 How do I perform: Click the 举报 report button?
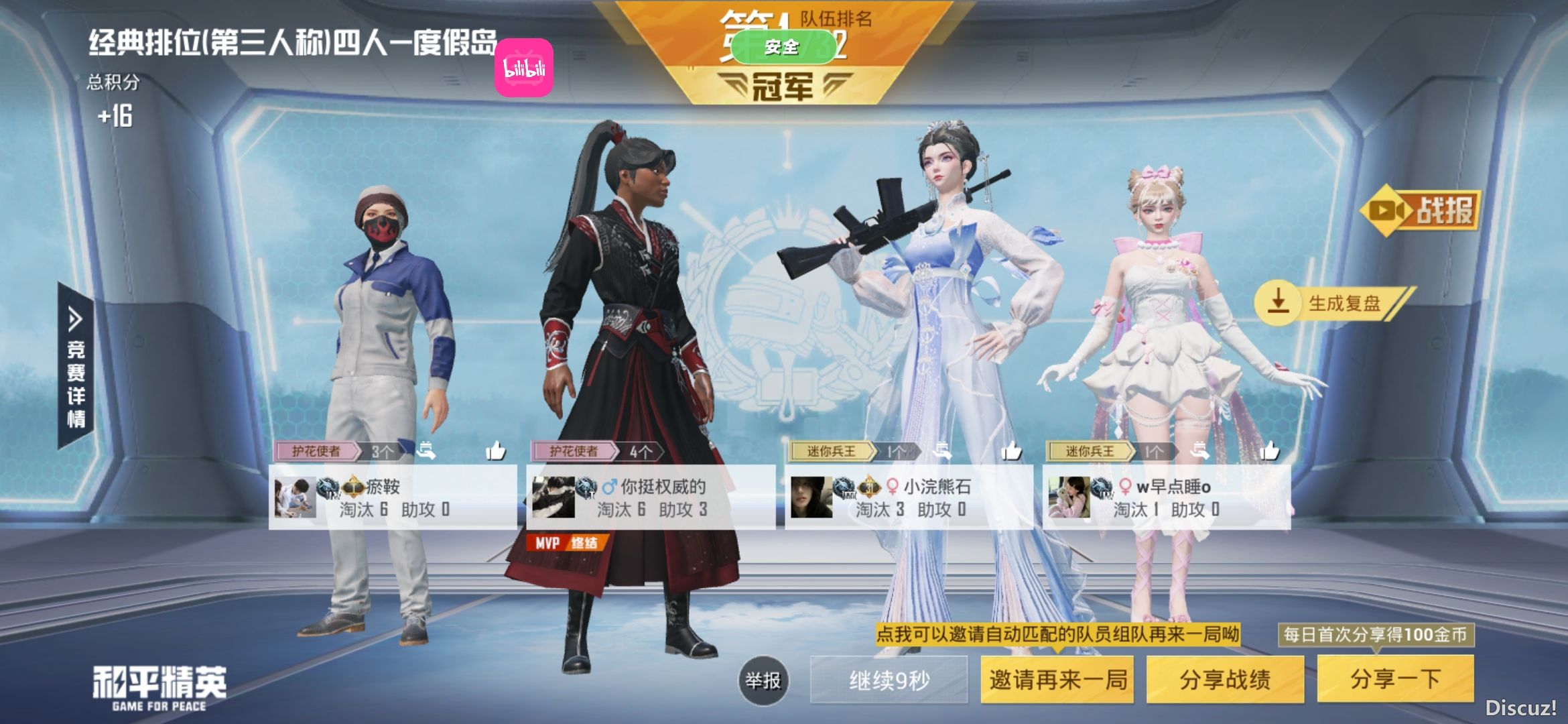[x=763, y=680]
